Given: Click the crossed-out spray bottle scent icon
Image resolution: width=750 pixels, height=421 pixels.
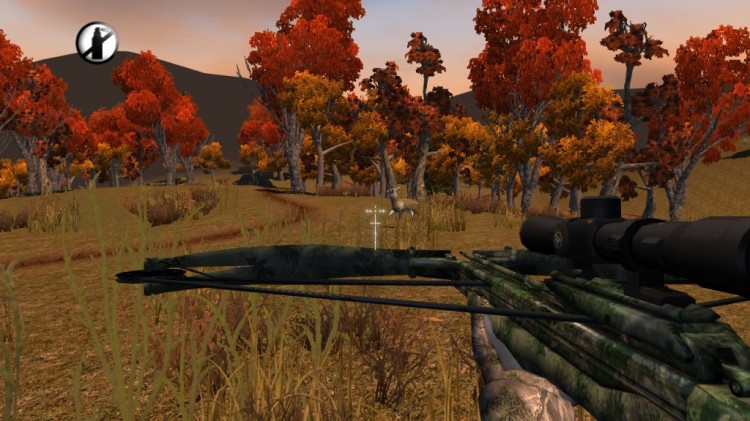Looking at the screenshot, I should pyautogui.click(x=97, y=42).
